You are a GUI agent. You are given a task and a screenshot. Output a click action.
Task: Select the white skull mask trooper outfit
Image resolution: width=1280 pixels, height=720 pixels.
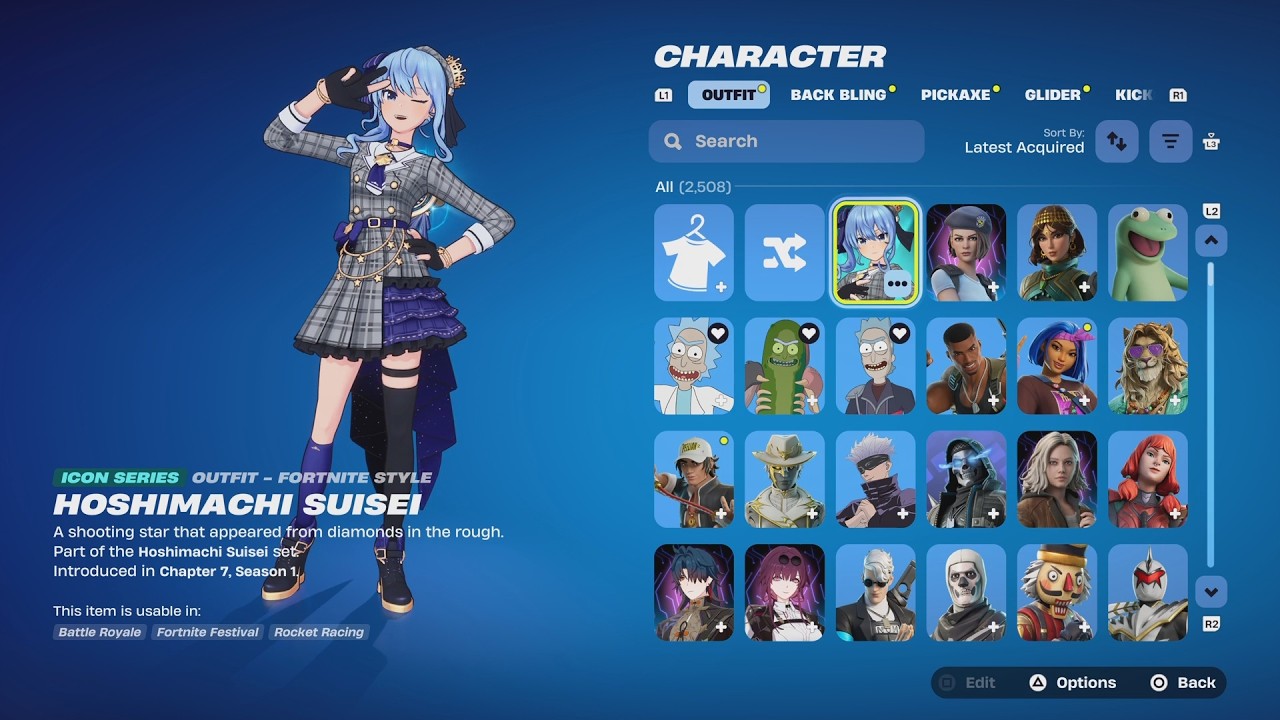[966, 592]
